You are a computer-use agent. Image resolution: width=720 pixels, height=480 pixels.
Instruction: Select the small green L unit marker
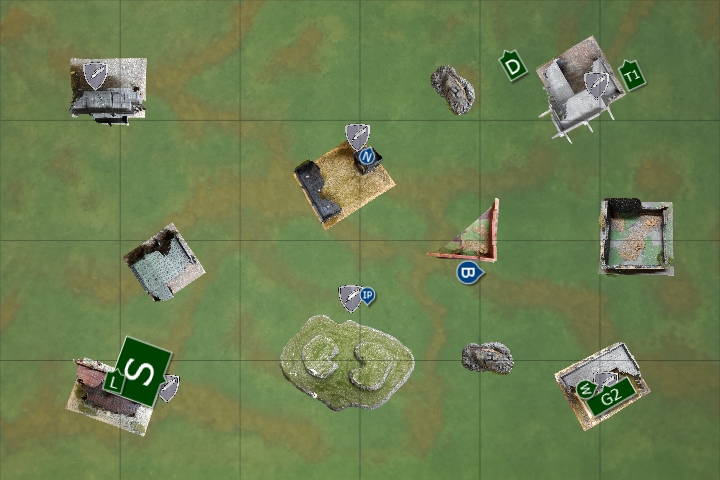click(x=113, y=381)
